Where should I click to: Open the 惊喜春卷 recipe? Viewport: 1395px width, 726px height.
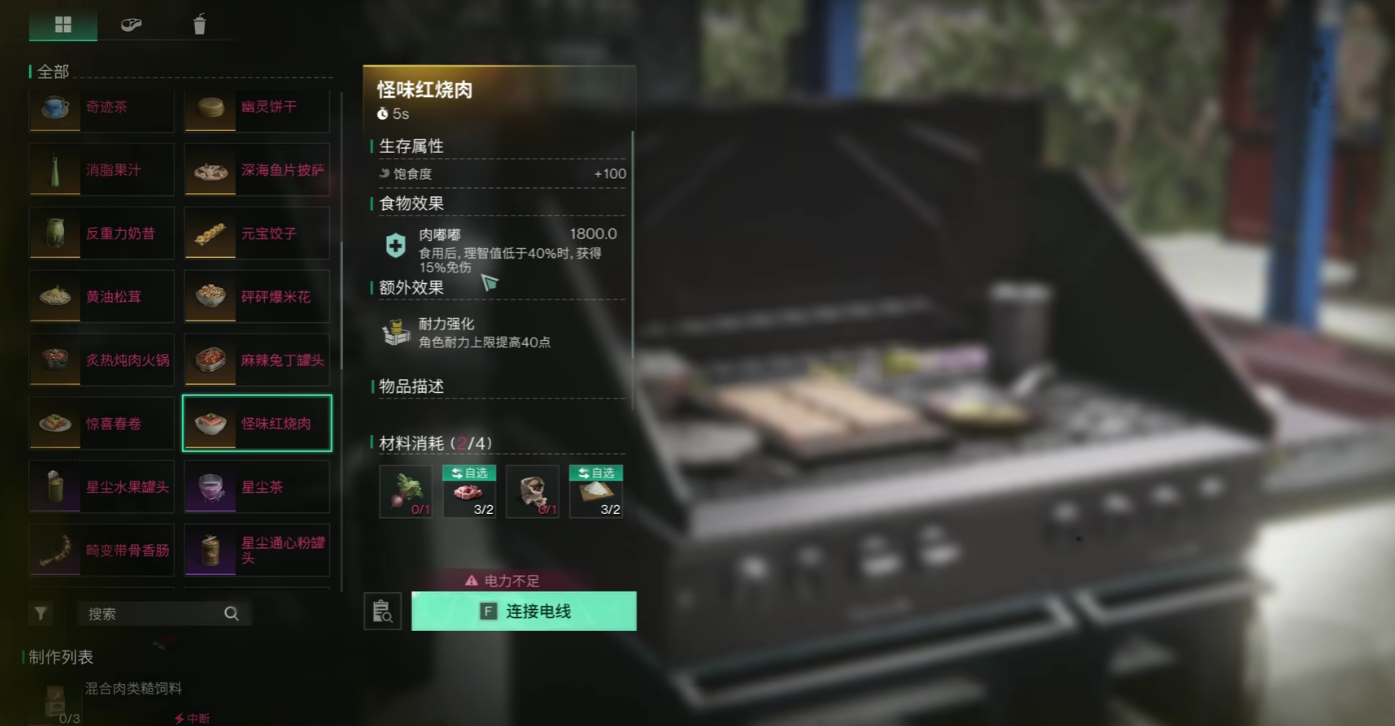[101, 423]
